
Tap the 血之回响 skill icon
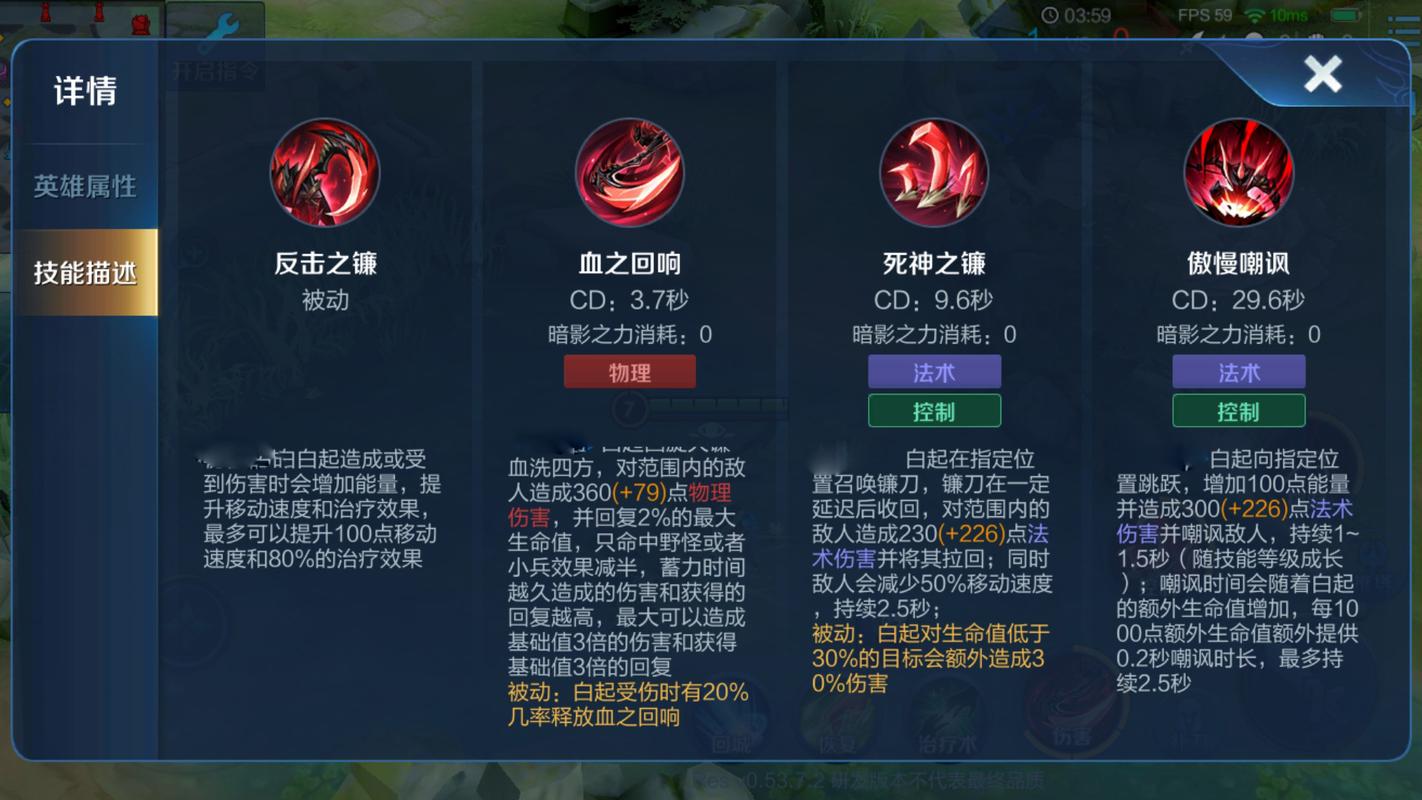(x=628, y=172)
